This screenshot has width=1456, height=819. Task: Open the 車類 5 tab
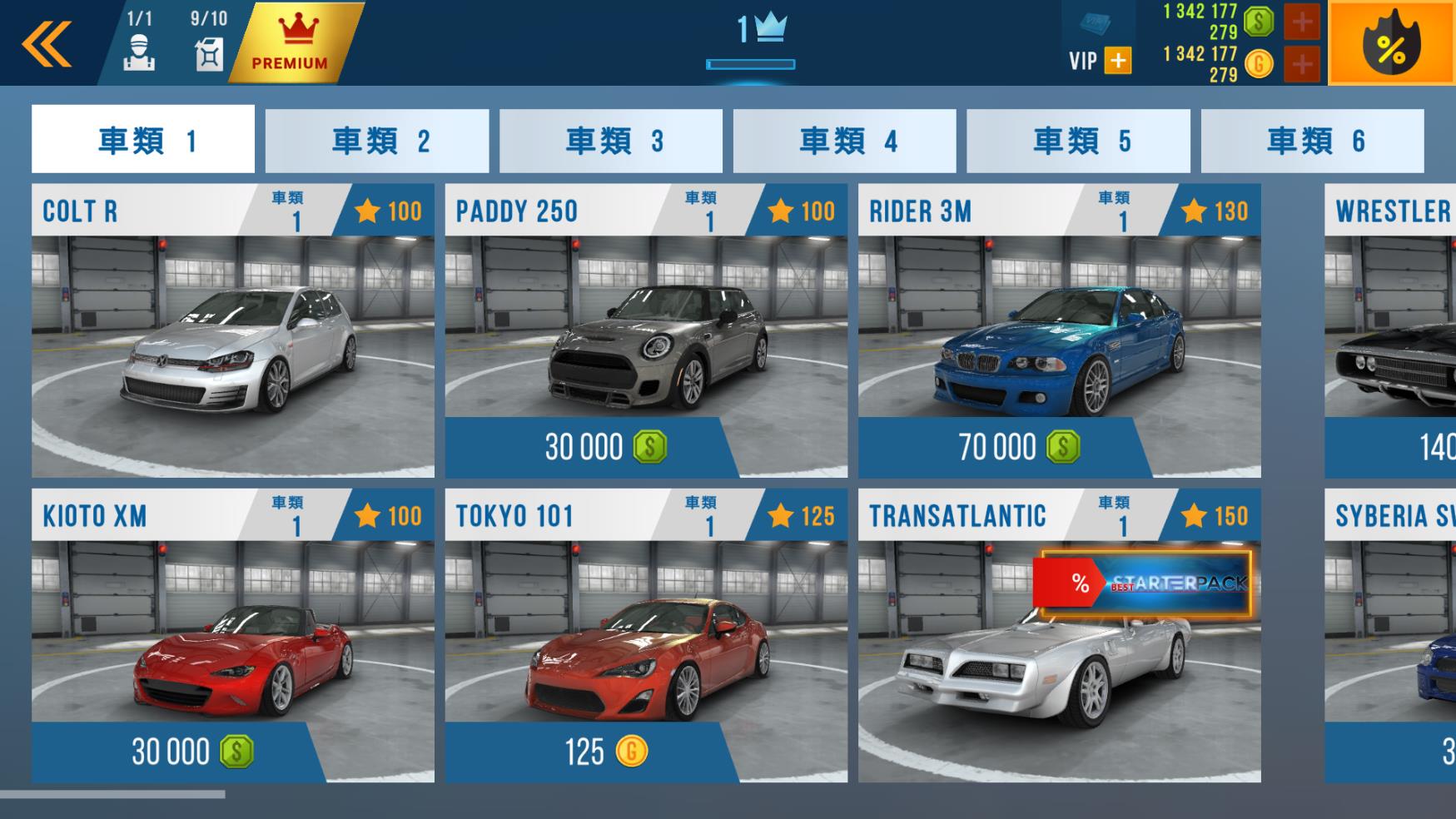point(1079,139)
